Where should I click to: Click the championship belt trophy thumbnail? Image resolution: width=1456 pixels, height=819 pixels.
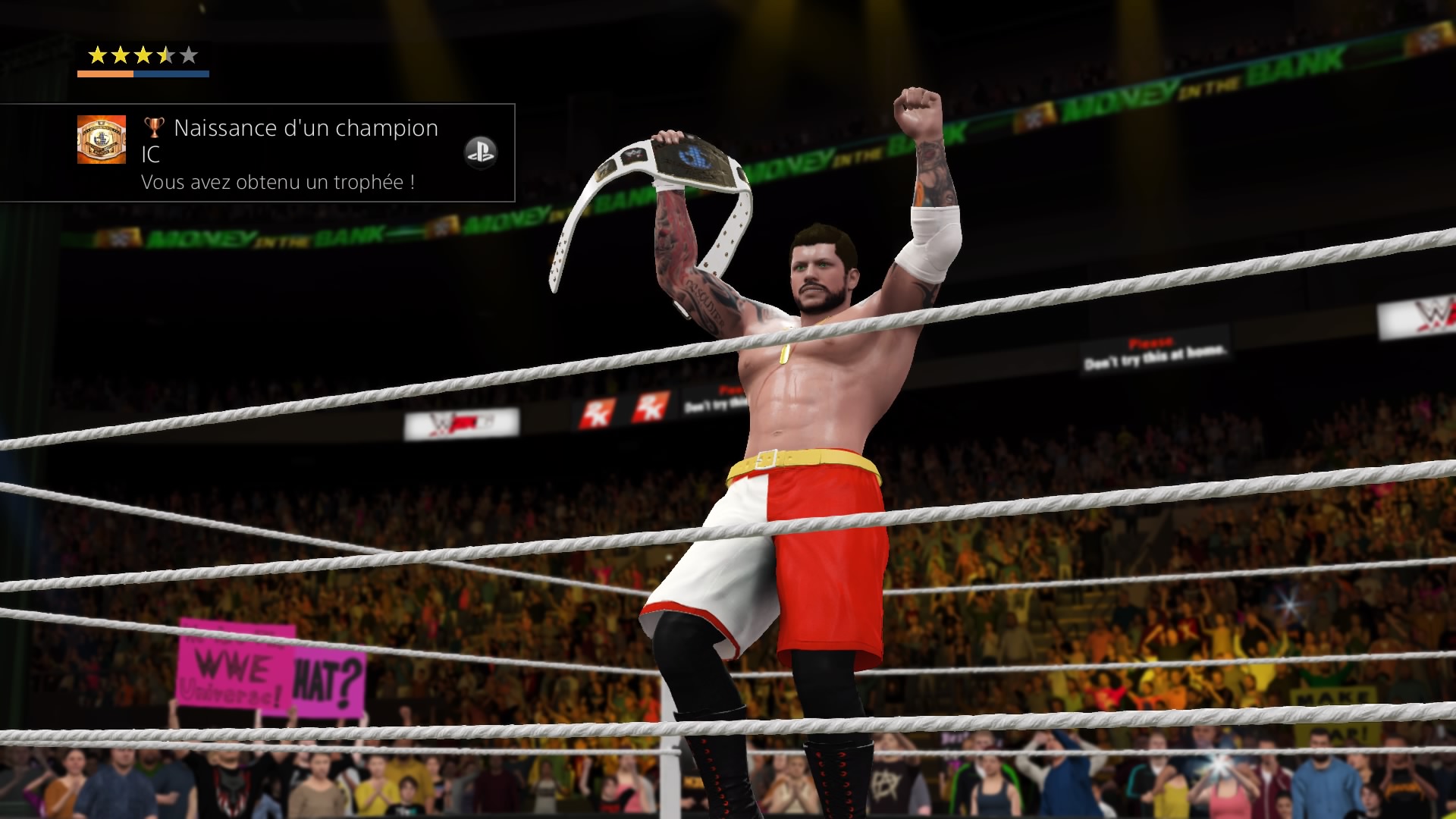tap(102, 140)
